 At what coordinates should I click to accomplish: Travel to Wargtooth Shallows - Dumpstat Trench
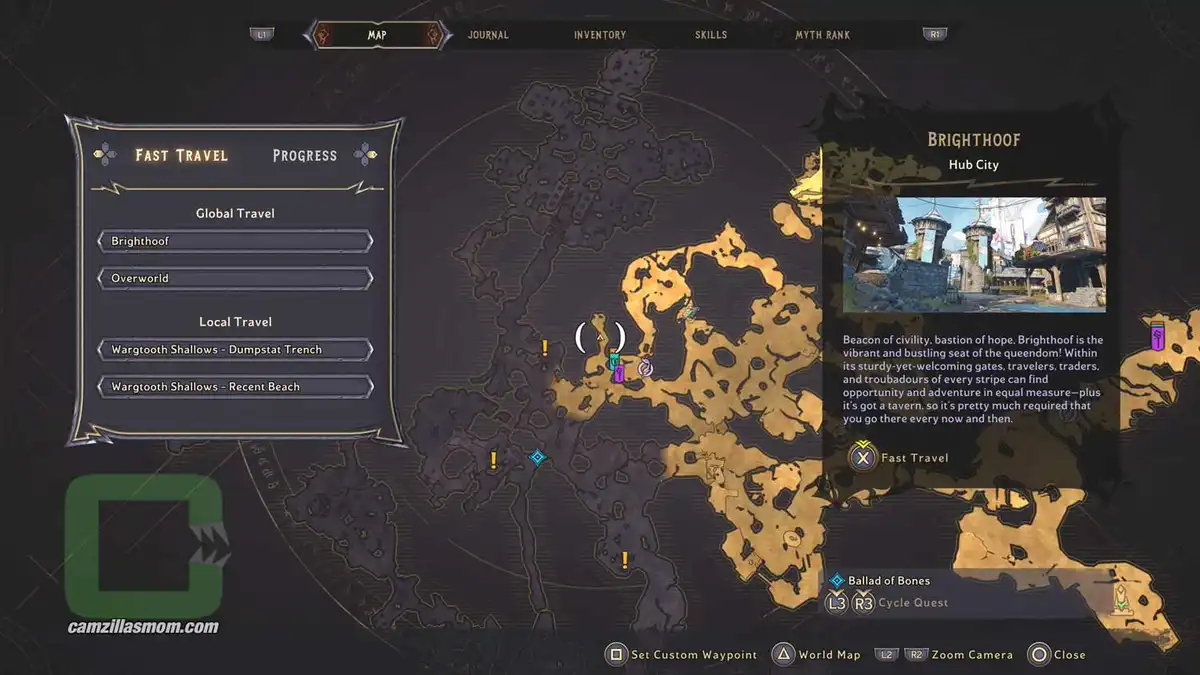[235, 350]
